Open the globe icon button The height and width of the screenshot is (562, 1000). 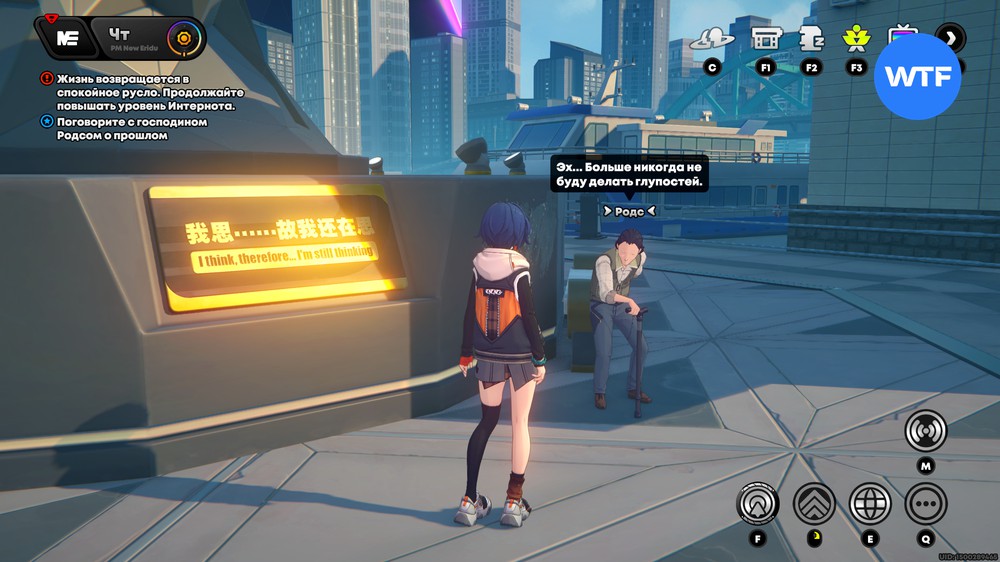(870, 504)
